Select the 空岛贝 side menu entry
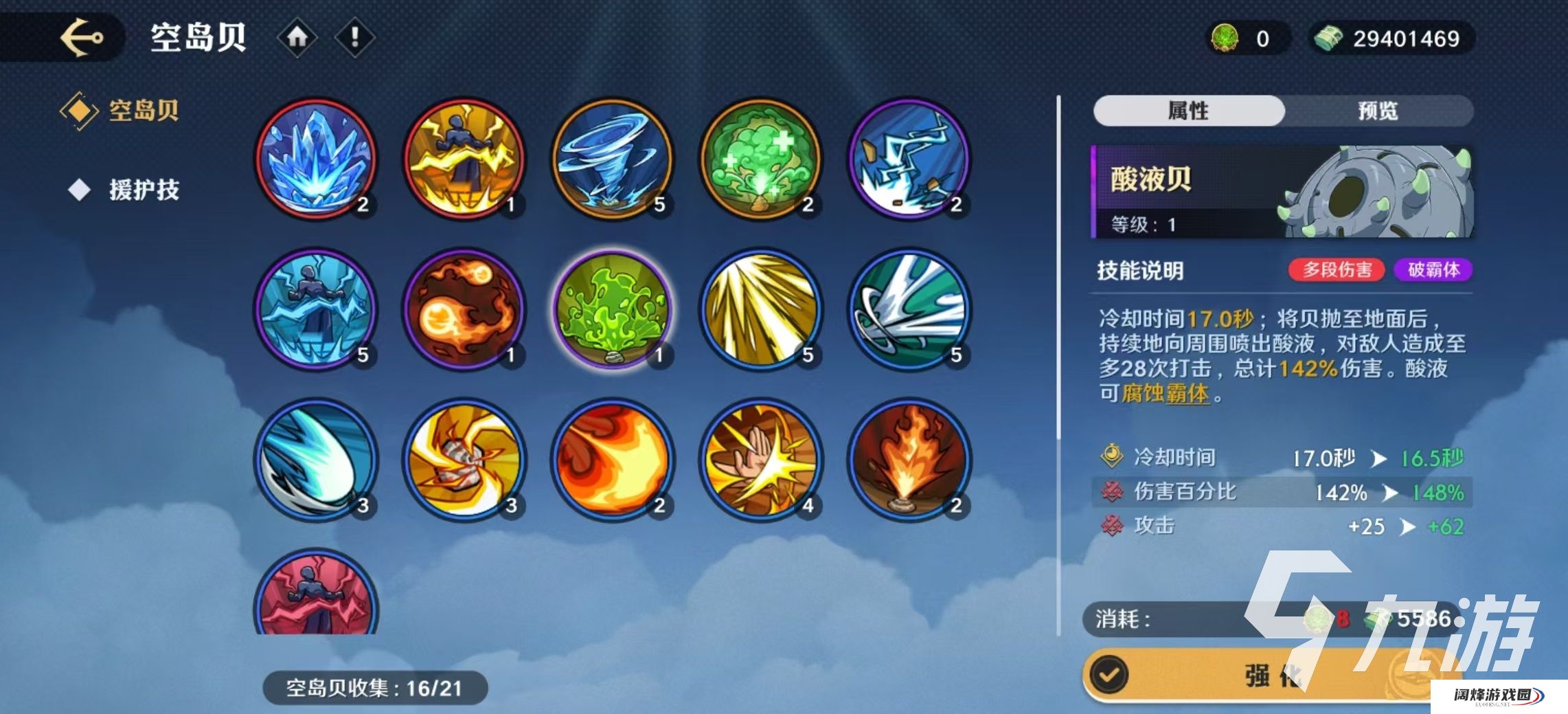 pos(143,111)
